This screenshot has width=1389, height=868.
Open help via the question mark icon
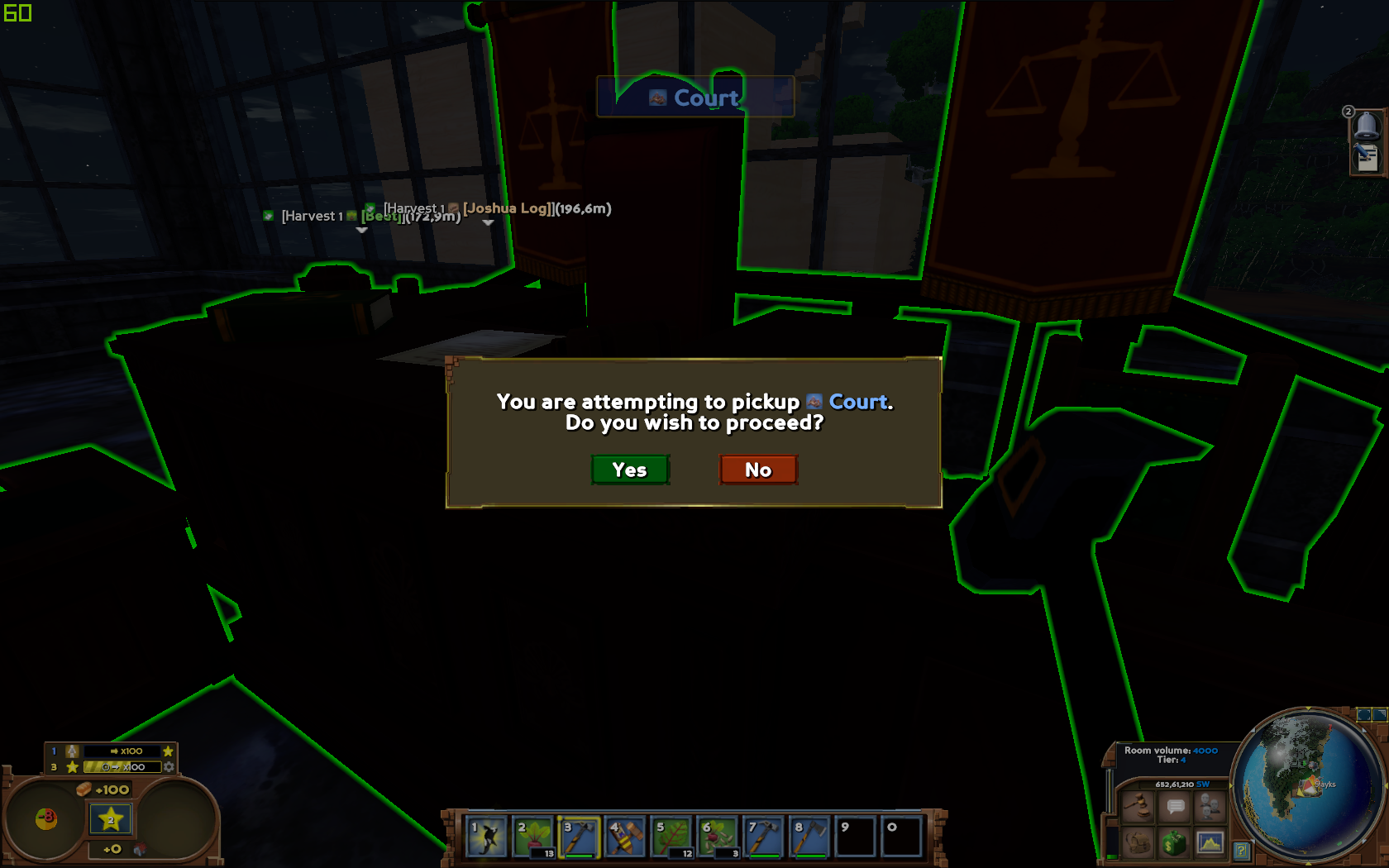(x=1242, y=850)
